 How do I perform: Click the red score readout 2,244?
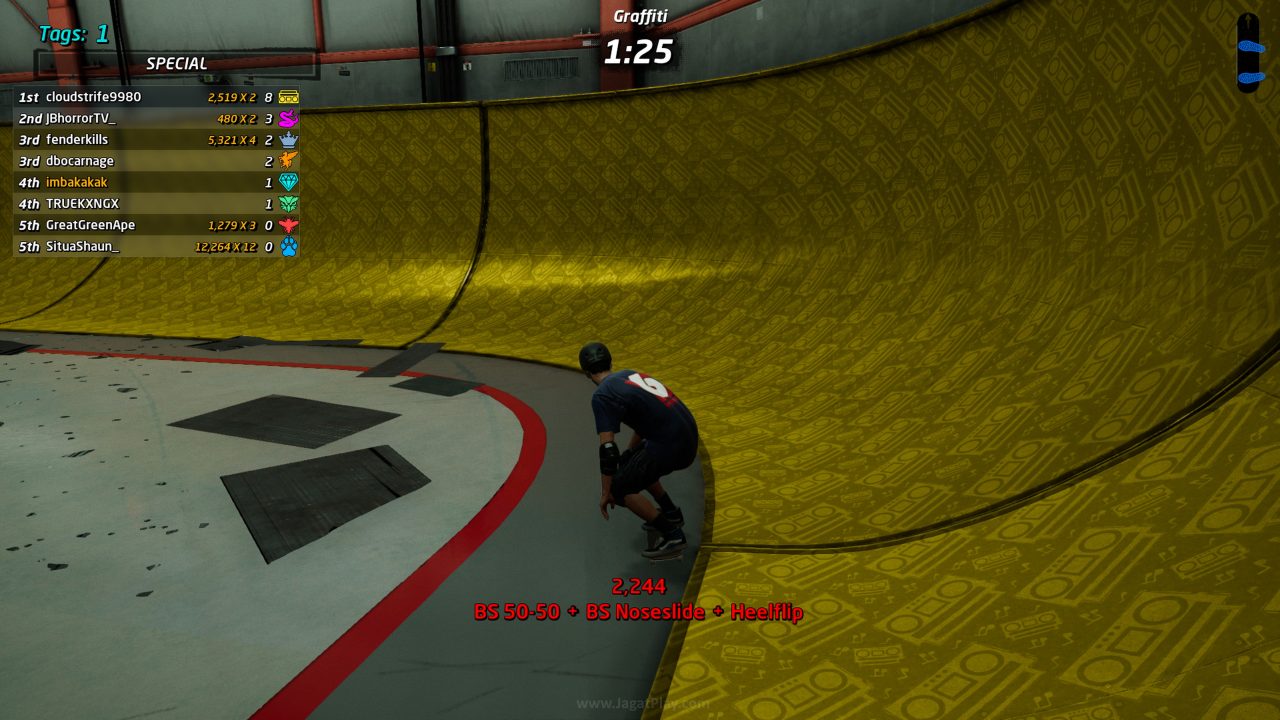[638, 588]
